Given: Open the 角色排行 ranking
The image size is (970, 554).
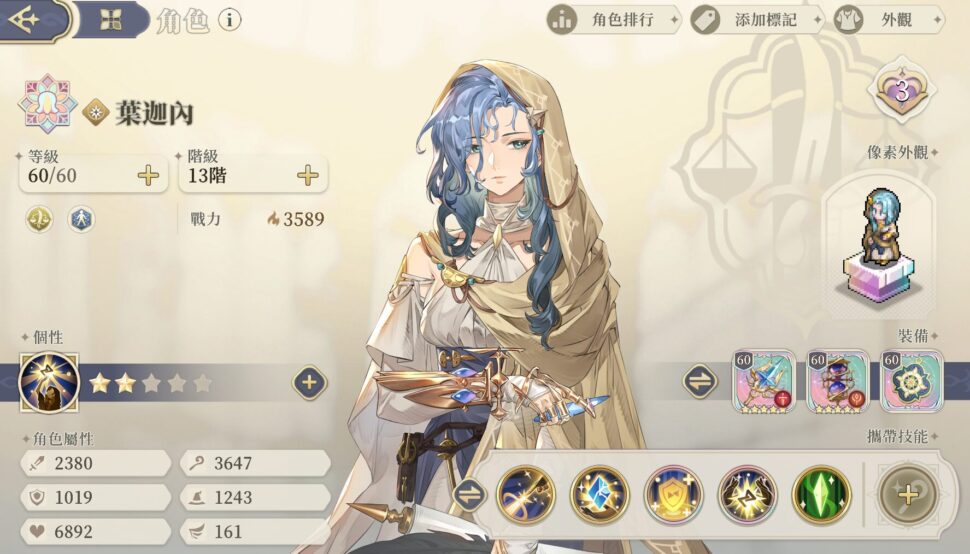Looking at the screenshot, I should pos(612,19).
